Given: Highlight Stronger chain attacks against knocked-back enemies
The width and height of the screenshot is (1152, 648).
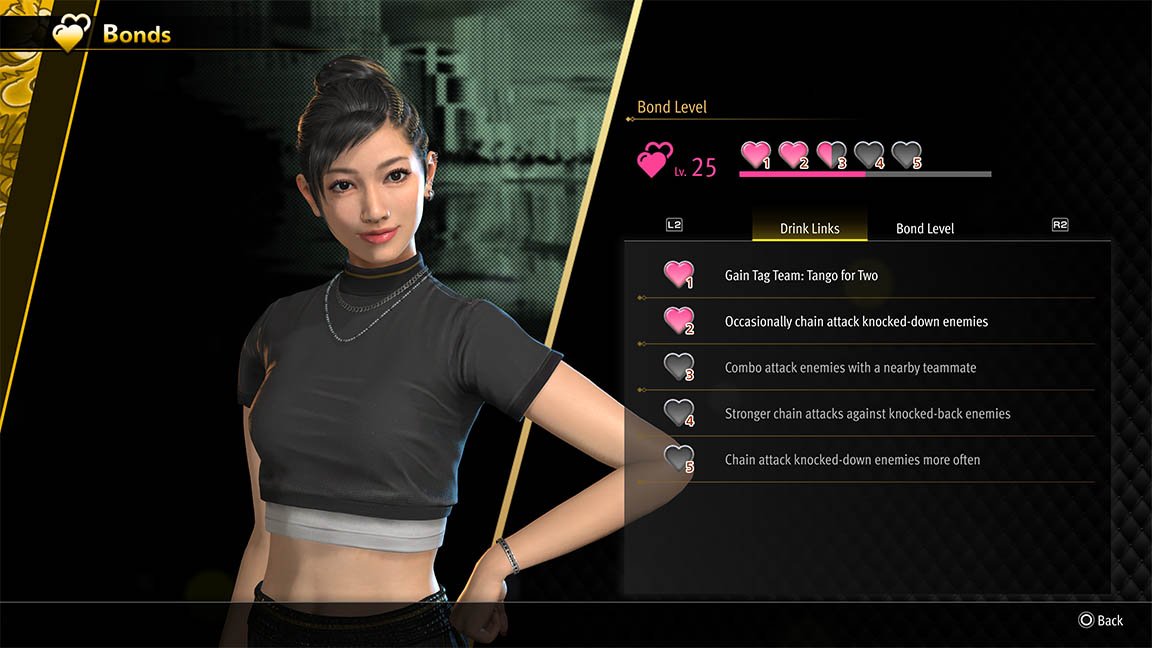Looking at the screenshot, I should point(867,413).
